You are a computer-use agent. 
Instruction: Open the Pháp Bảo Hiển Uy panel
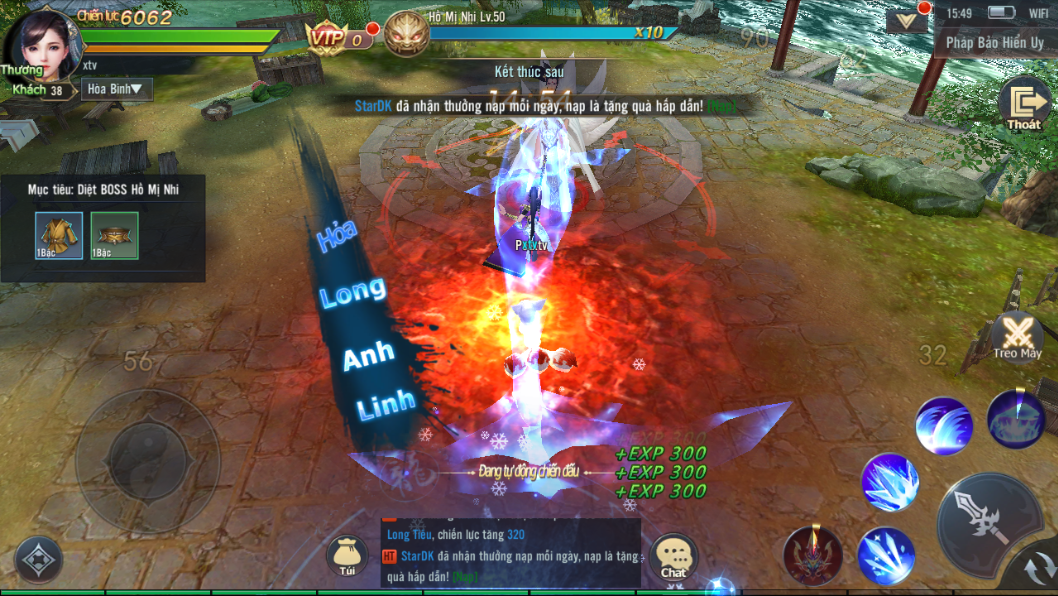[995, 43]
